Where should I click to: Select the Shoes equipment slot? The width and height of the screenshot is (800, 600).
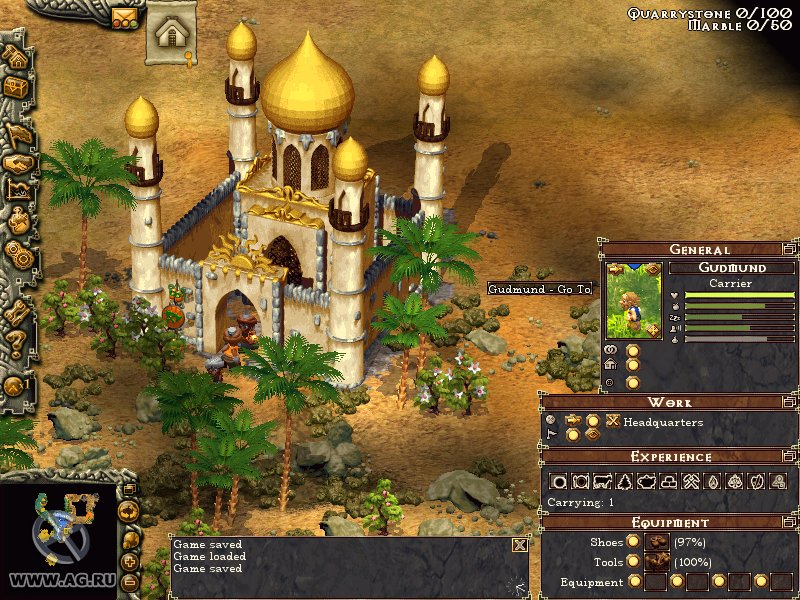656,541
